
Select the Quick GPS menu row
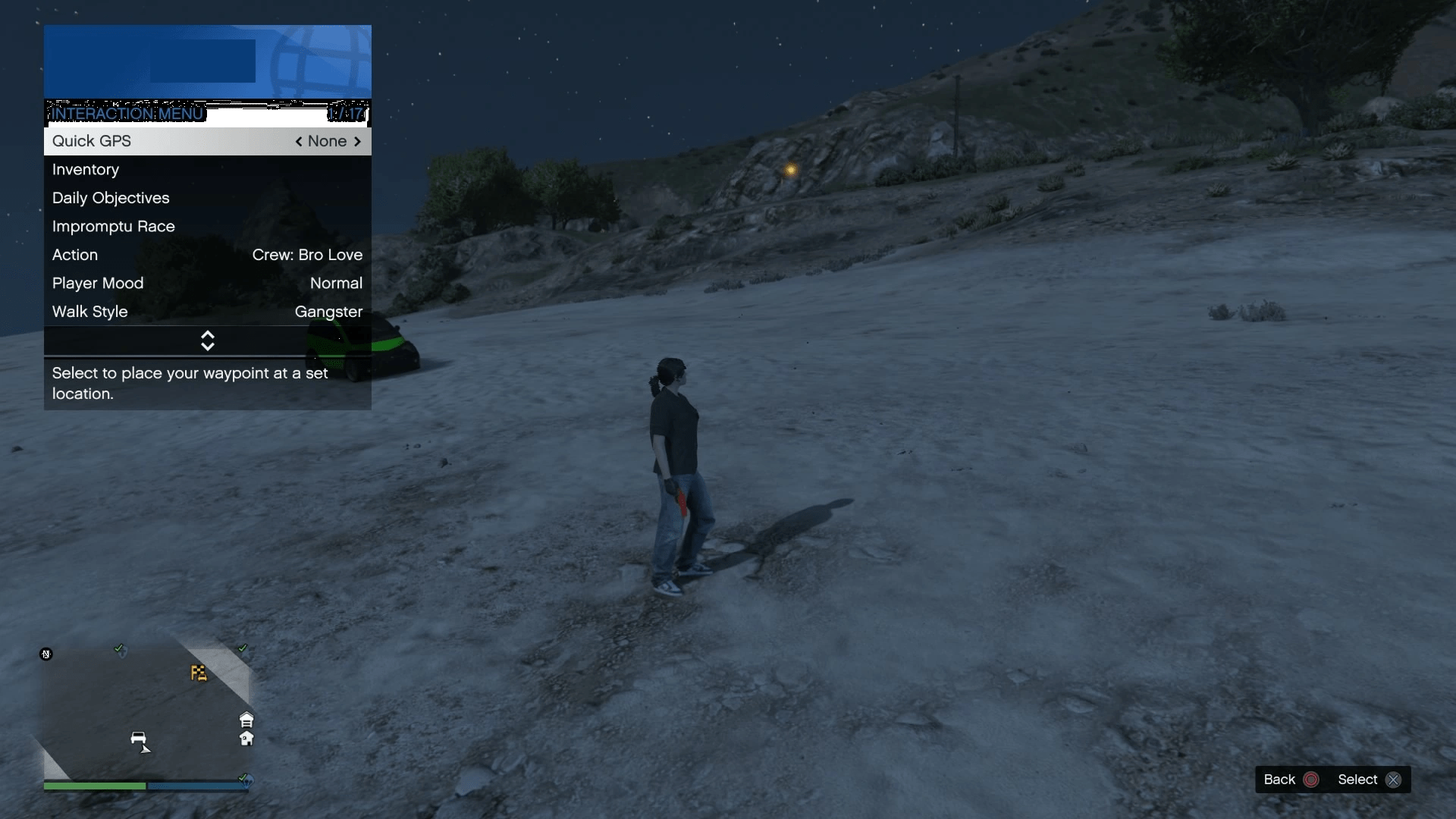click(207, 142)
